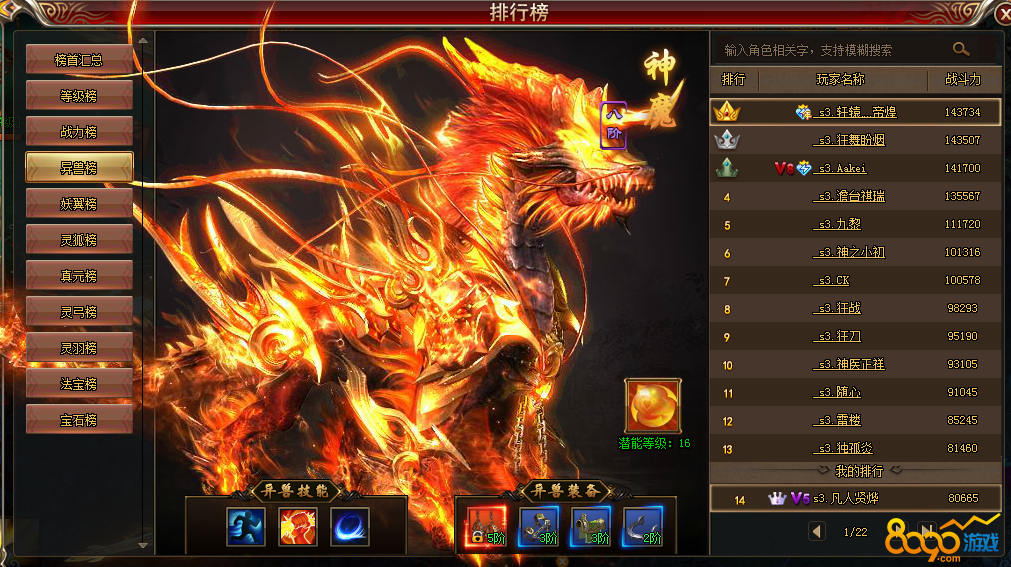1011x567 pixels.
Task: Select the 战力榜 power ranking tab
Action: point(79,132)
